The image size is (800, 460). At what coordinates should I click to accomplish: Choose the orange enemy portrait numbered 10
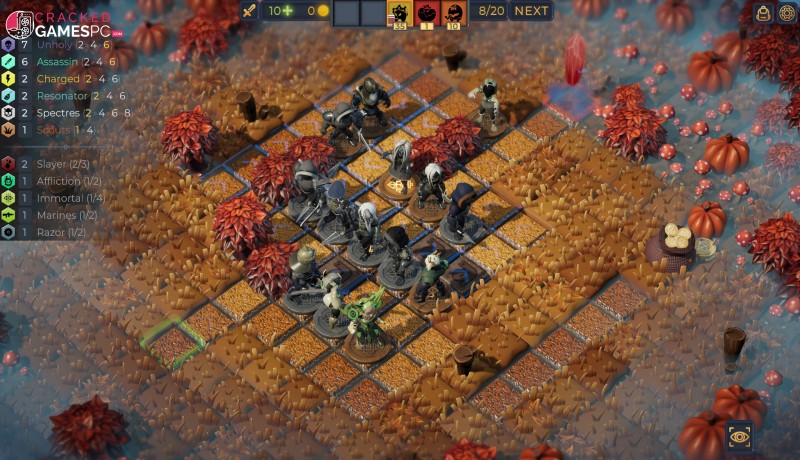453,13
